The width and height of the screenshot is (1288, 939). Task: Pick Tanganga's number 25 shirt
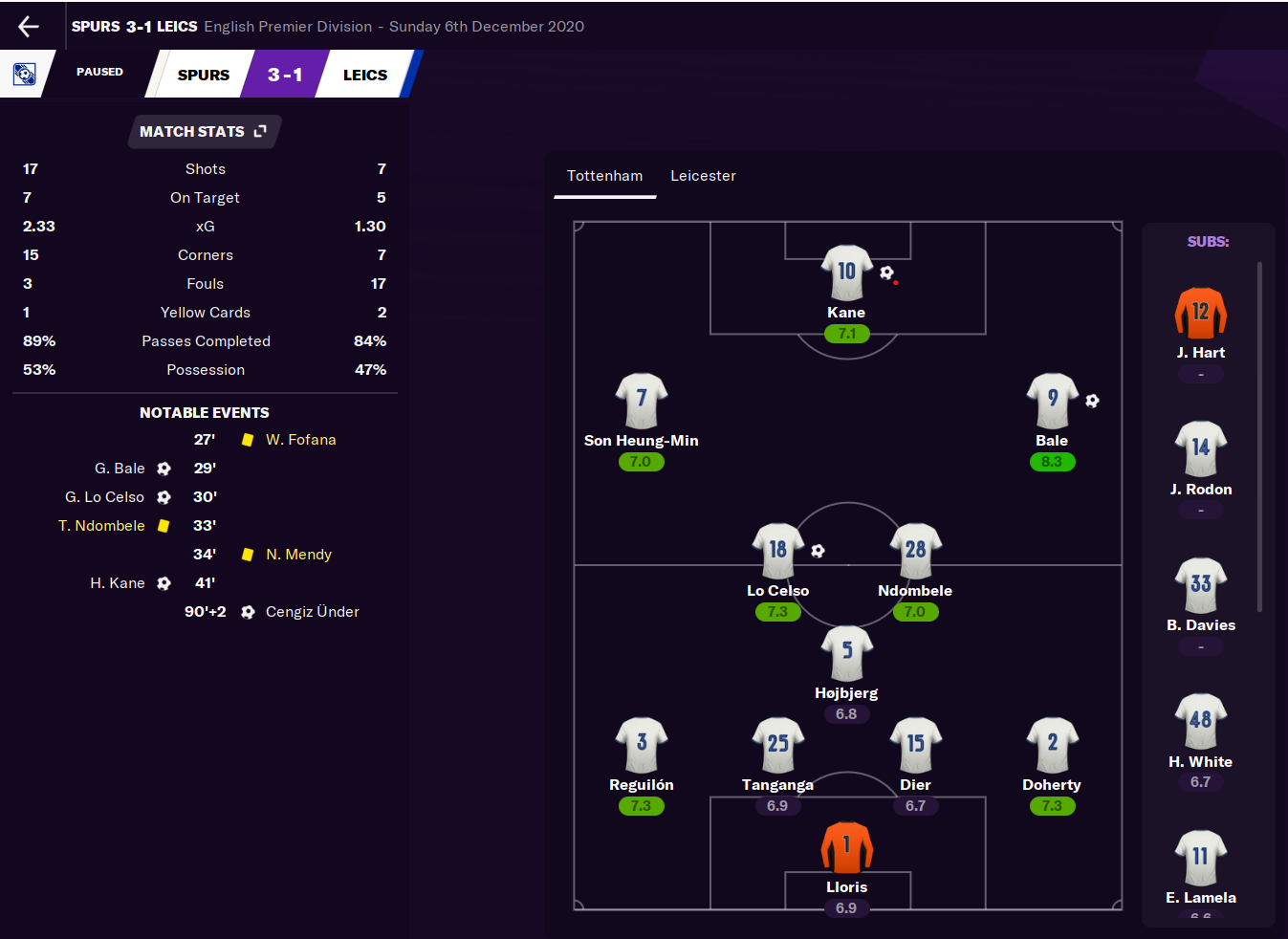click(777, 745)
